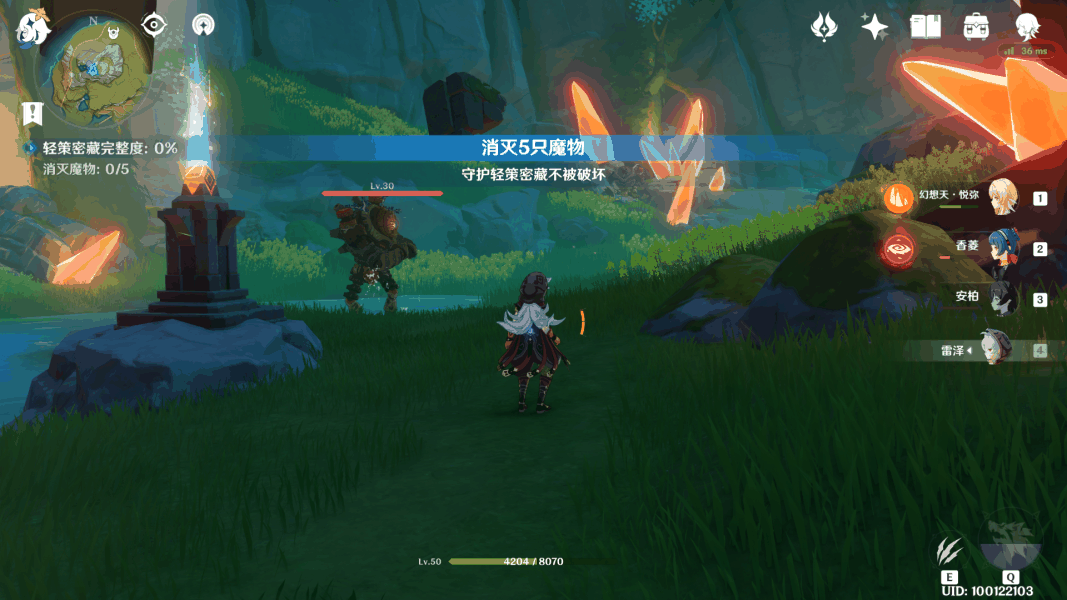Open the character screen icon

click(x=1027, y=27)
